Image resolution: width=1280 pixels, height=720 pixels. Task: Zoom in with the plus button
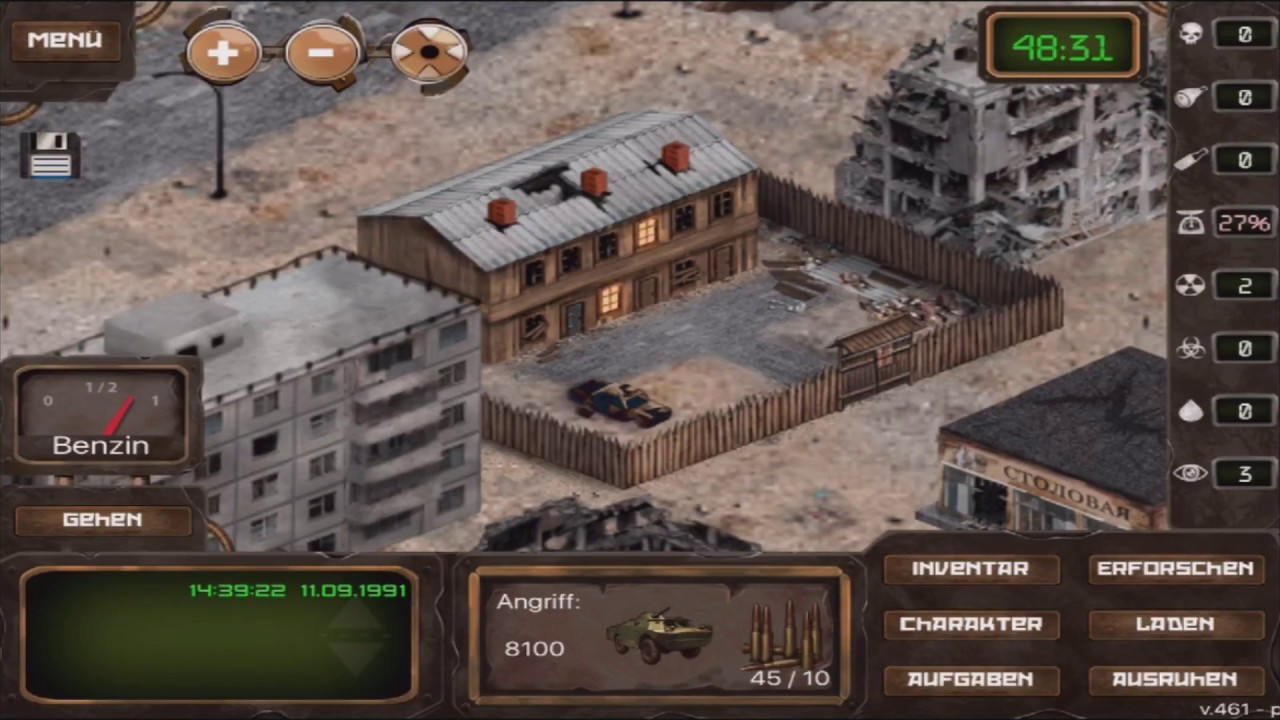[222, 51]
